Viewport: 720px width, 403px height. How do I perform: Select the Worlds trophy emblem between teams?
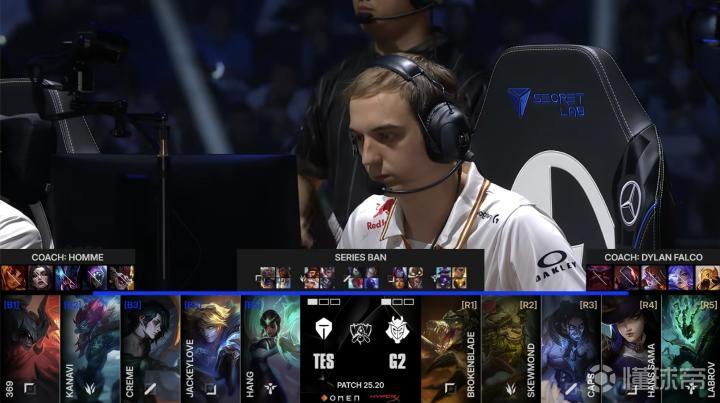360,333
